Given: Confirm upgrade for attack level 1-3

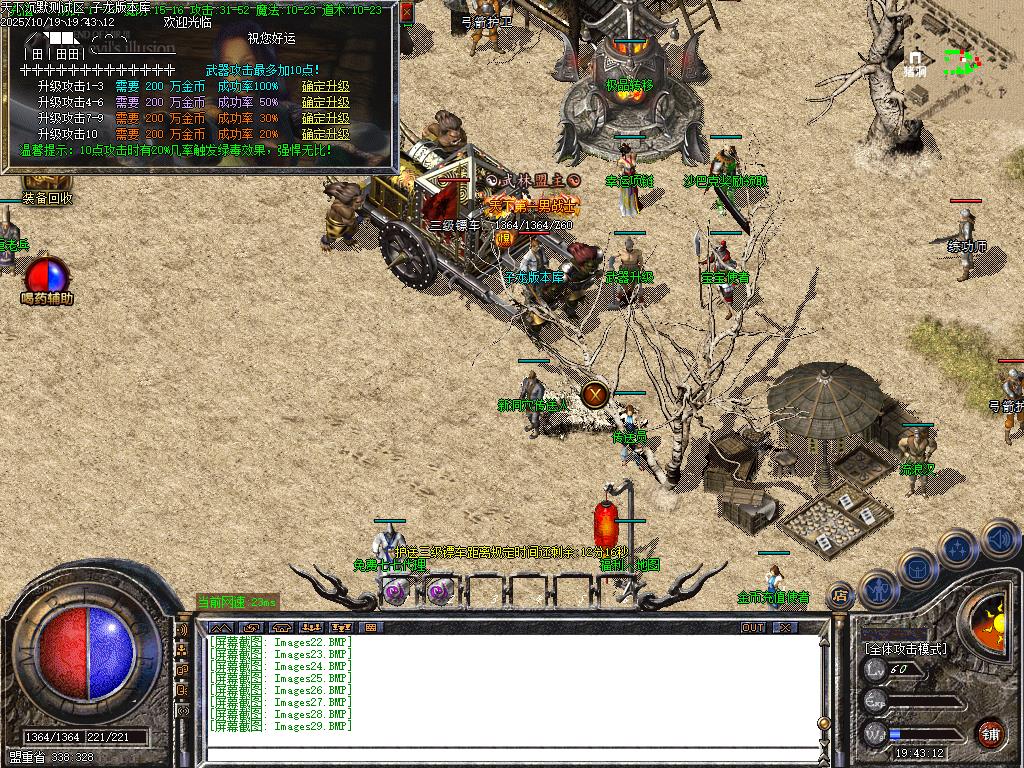Looking at the screenshot, I should coord(326,87).
